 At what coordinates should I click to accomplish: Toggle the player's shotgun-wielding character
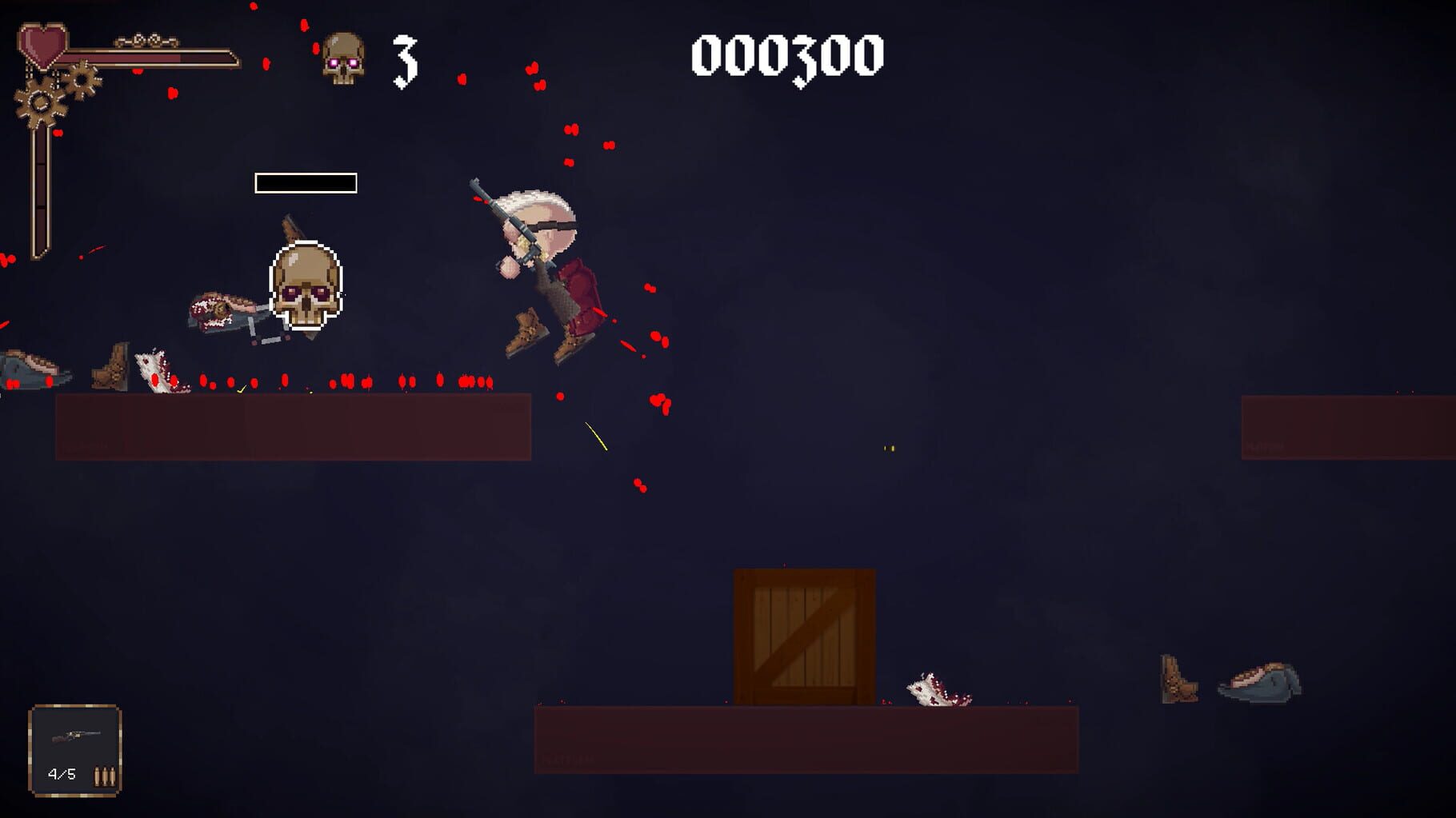544,264
